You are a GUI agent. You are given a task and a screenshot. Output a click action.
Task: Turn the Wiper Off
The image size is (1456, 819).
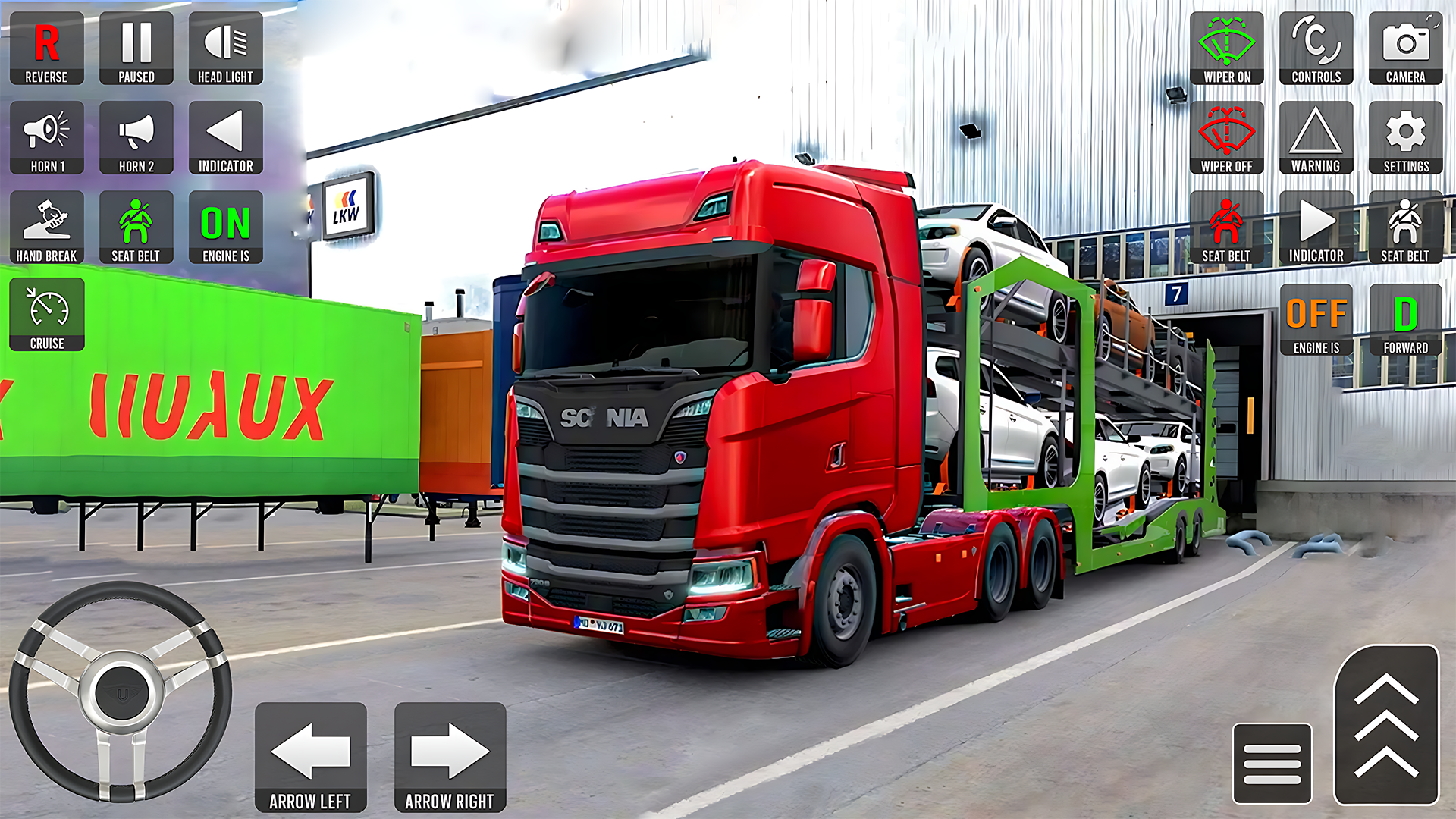1227,137
